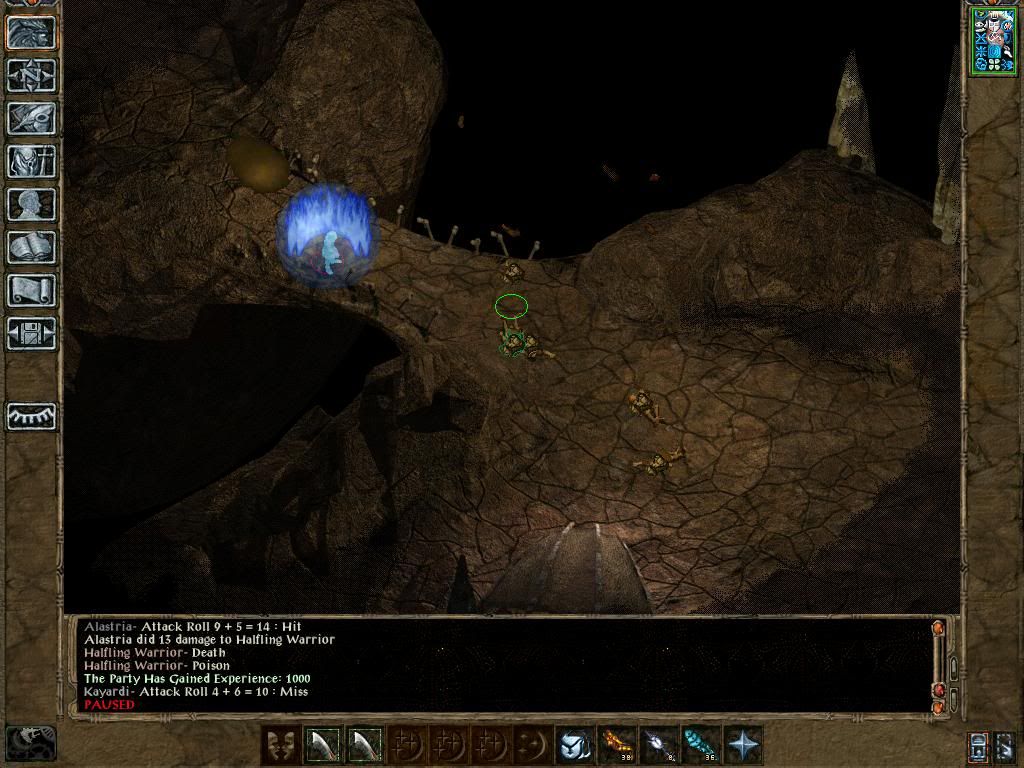Toggle the closed-eye button in left sidebar
Screen dimensions: 1024x768
click(x=31, y=416)
